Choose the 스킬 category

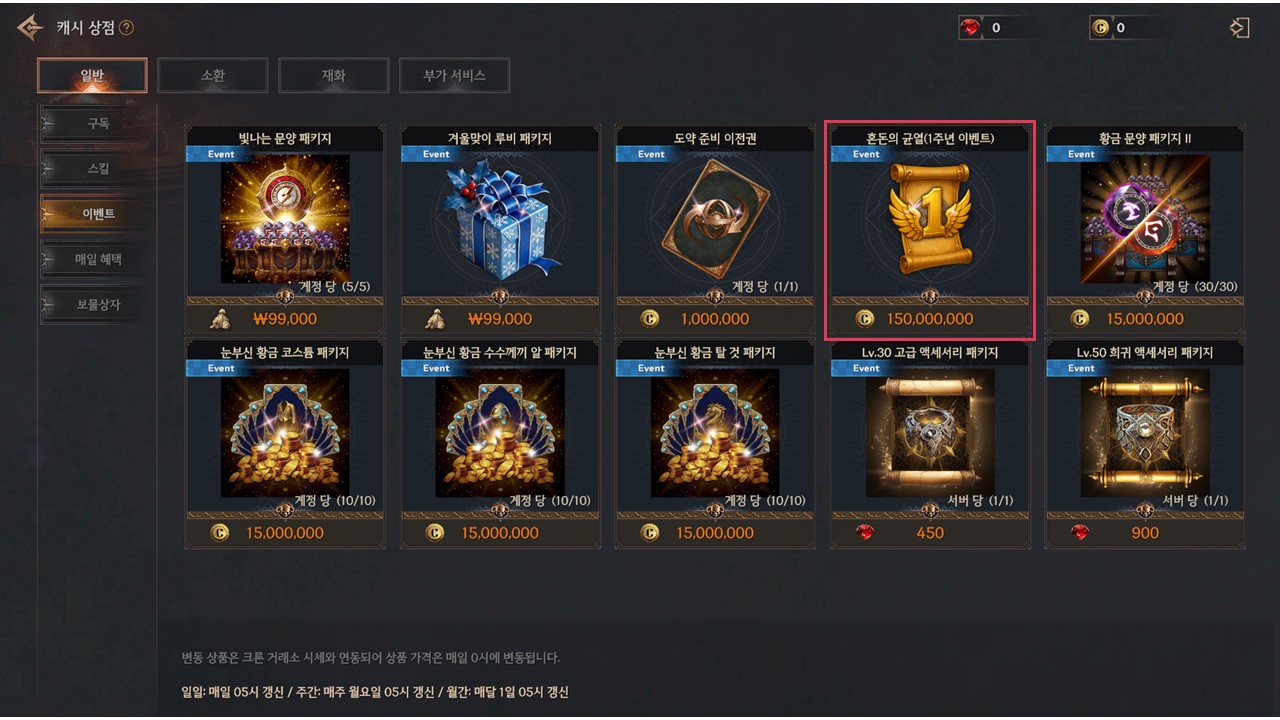[98, 169]
